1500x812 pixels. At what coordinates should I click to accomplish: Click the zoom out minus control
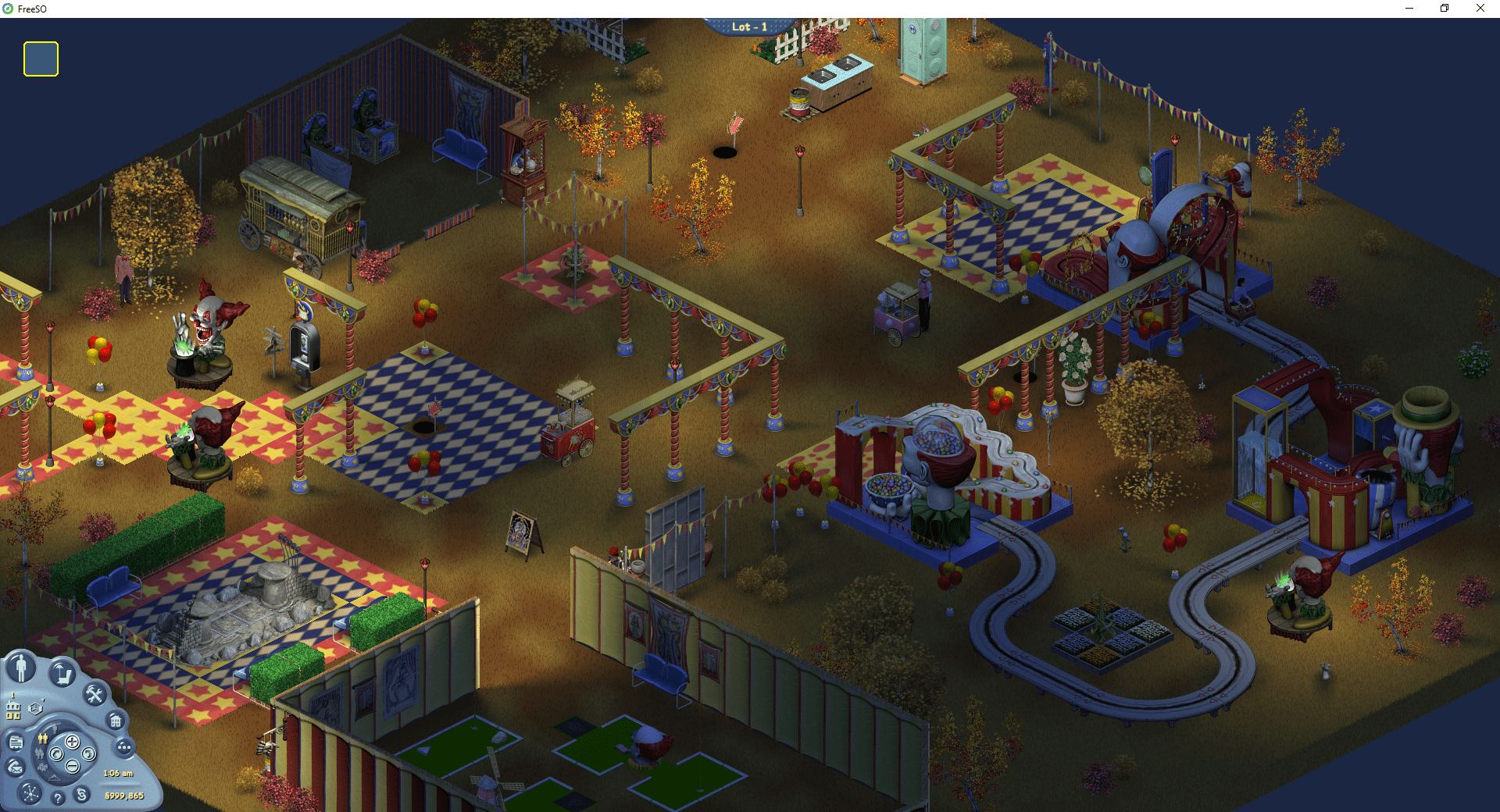(73, 766)
